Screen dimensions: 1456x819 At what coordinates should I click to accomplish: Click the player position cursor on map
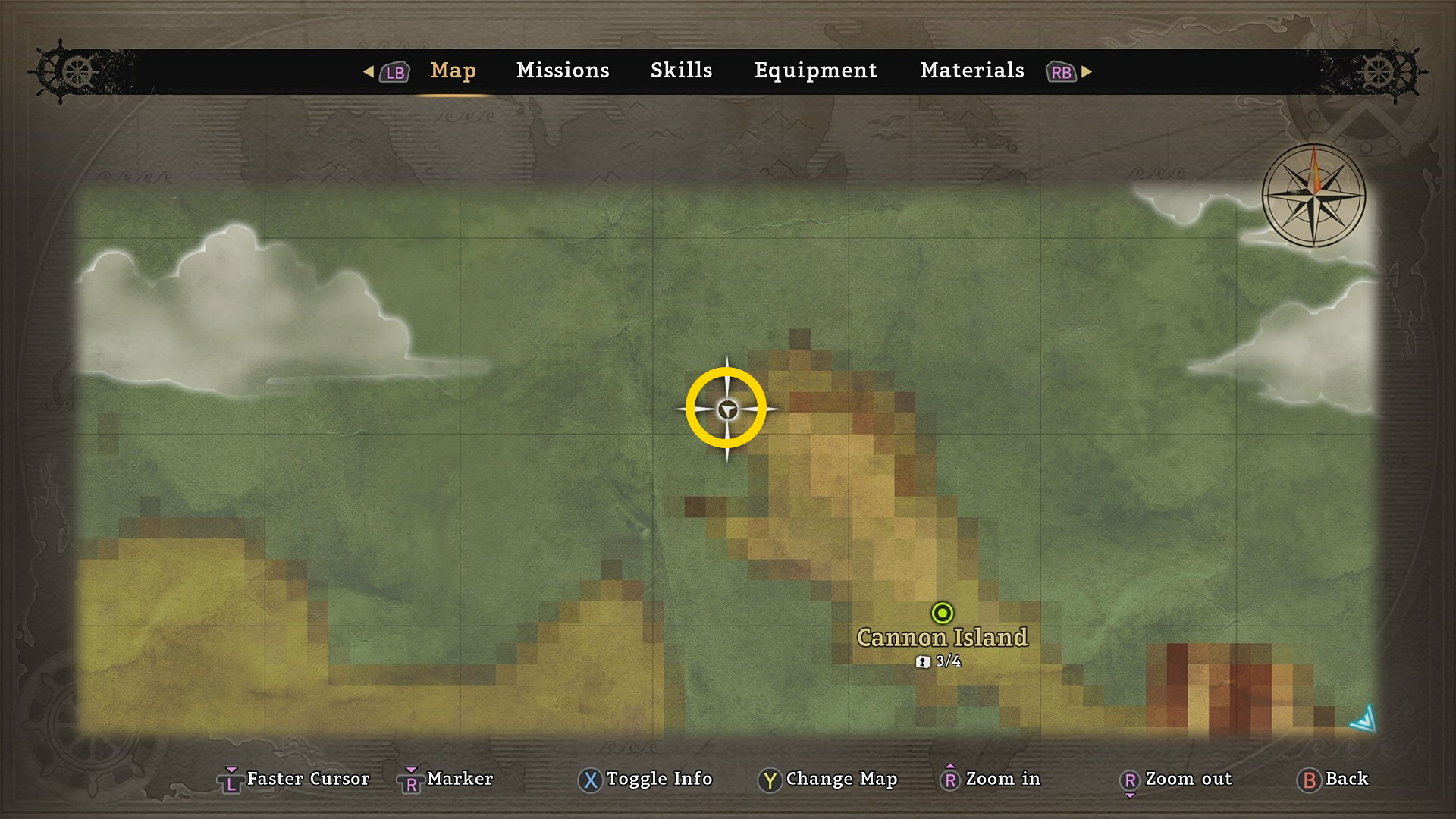(726, 409)
